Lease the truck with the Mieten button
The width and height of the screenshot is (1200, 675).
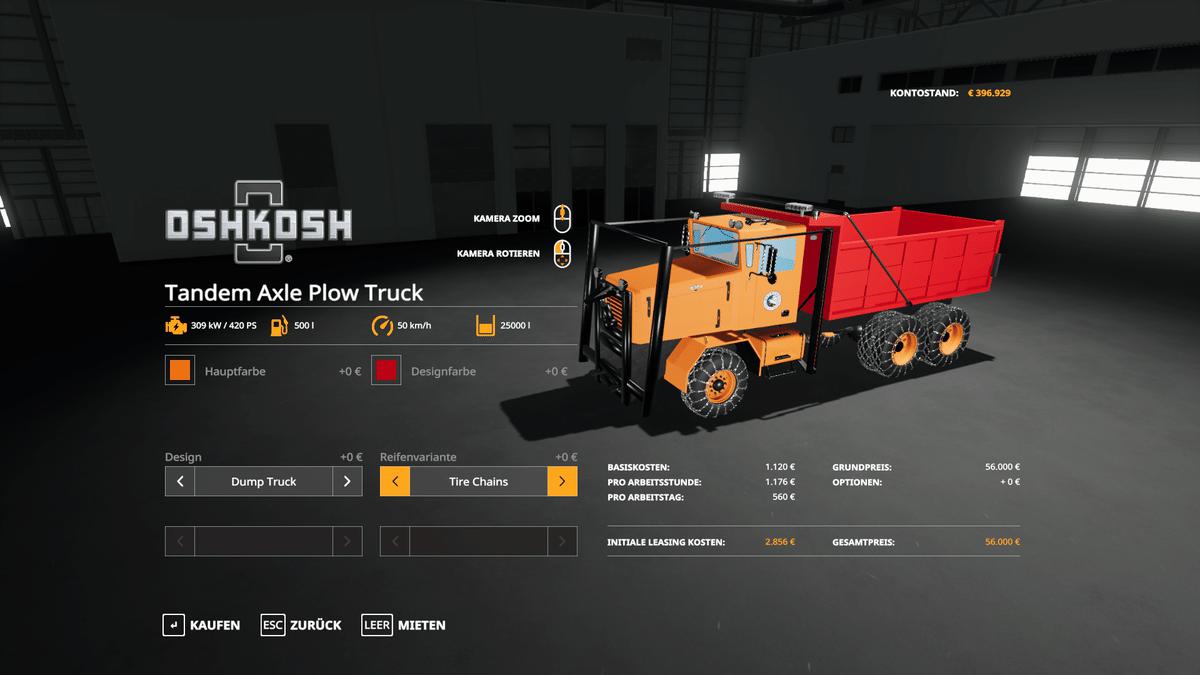404,625
